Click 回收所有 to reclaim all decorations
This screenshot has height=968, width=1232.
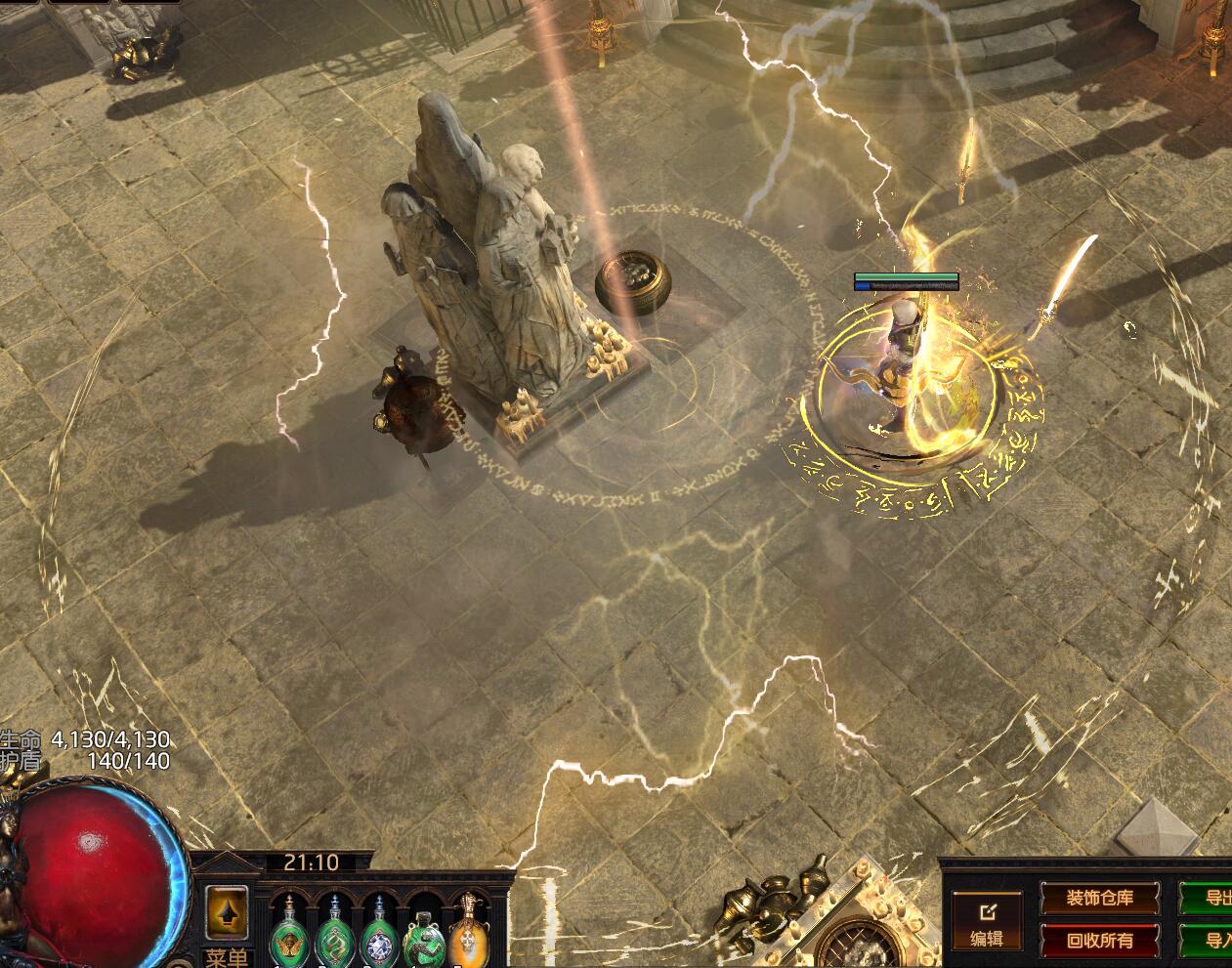point(1099,941)
